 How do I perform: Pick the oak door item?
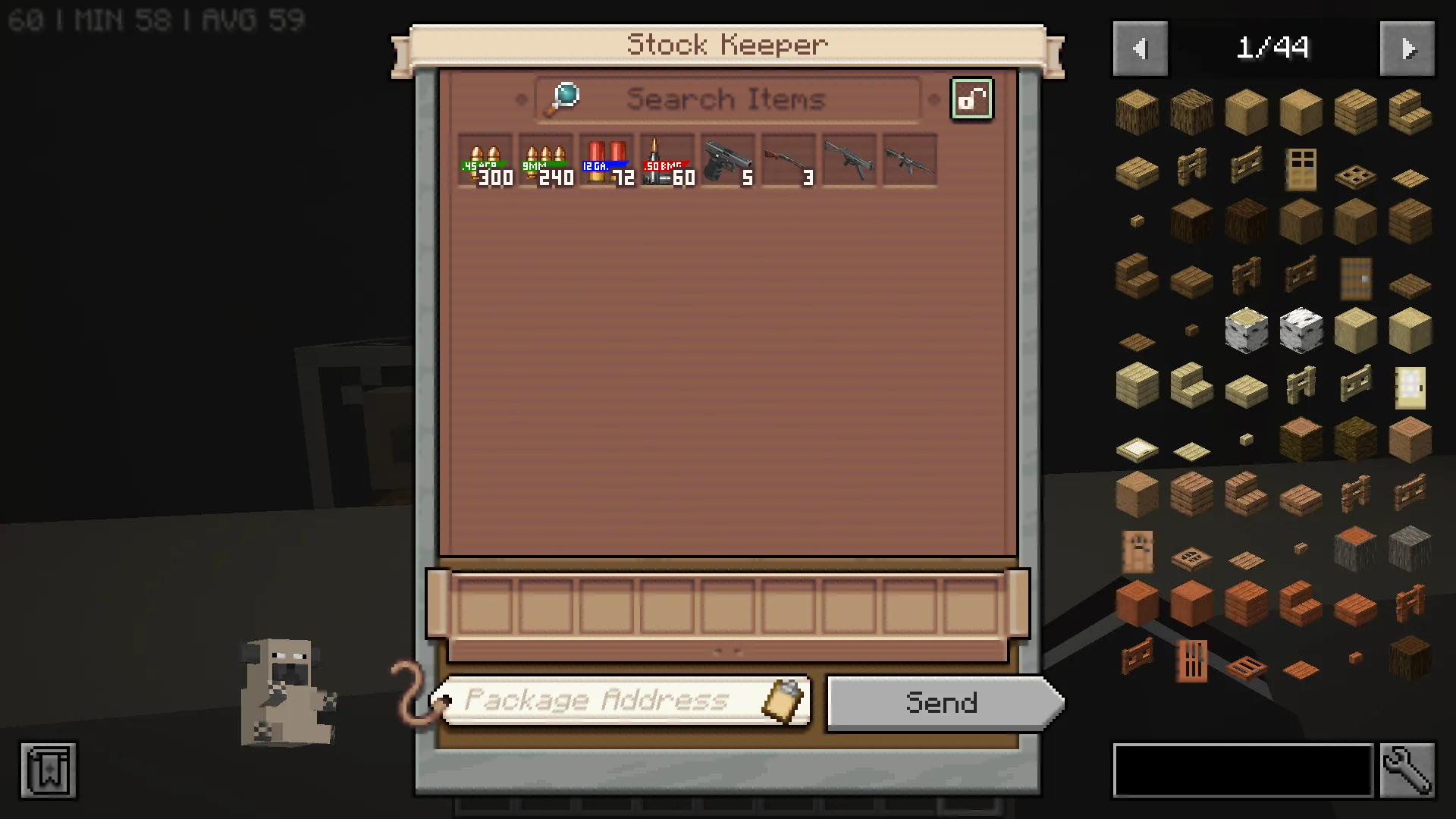[x=1301, y=168]
